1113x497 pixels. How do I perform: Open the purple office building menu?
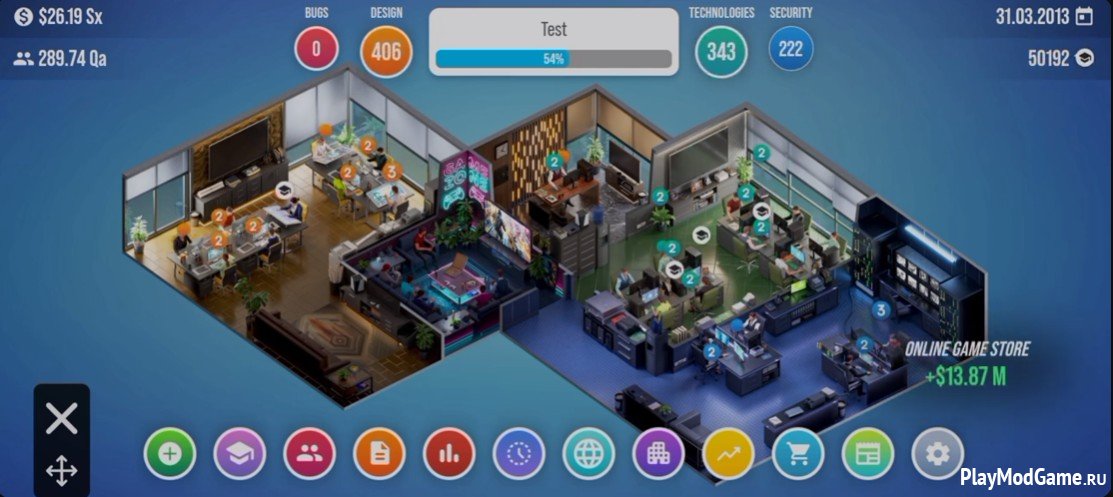click(658, 454)
